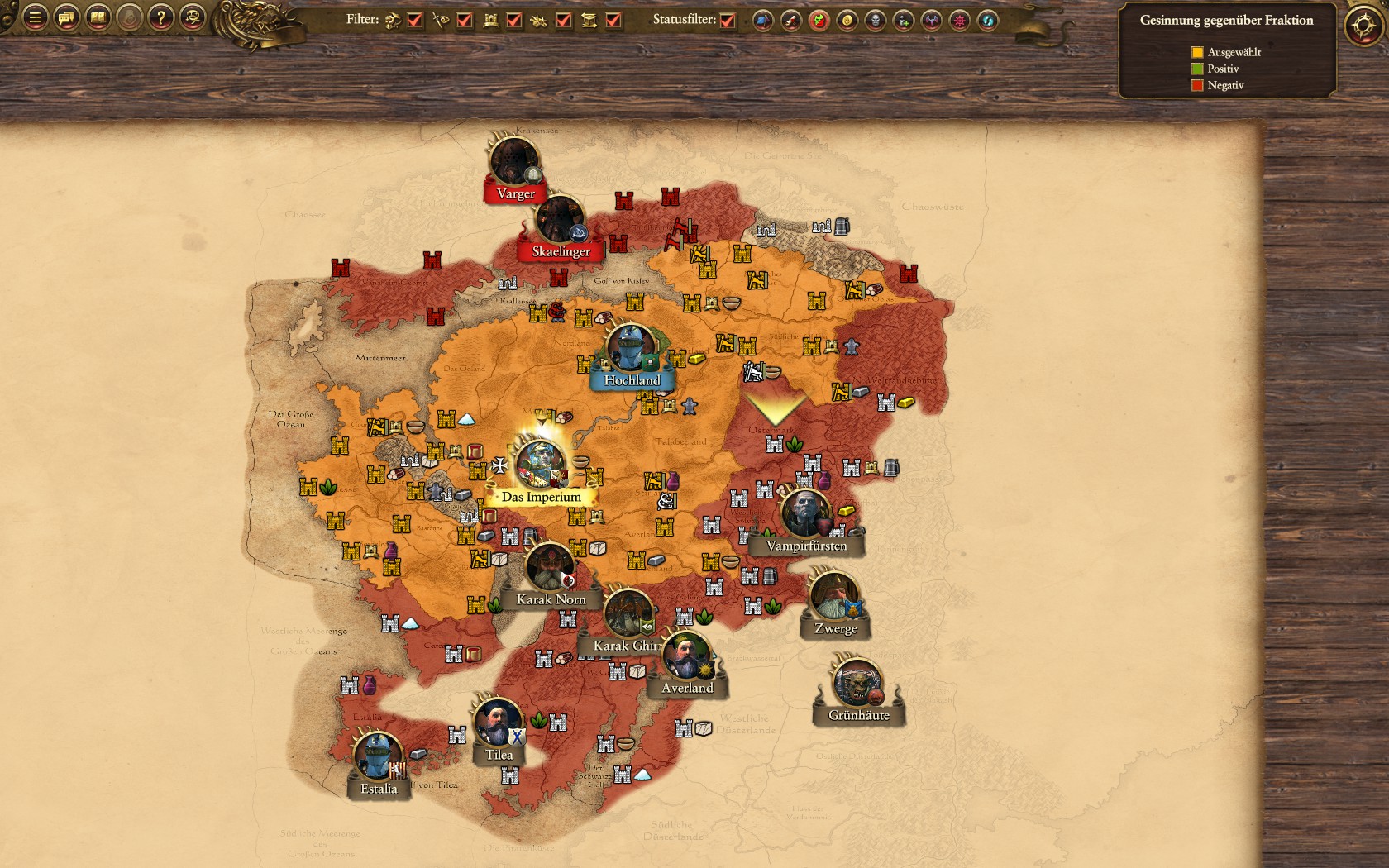Click the question mark help button
1389x868 pixels.
(161, 17)
